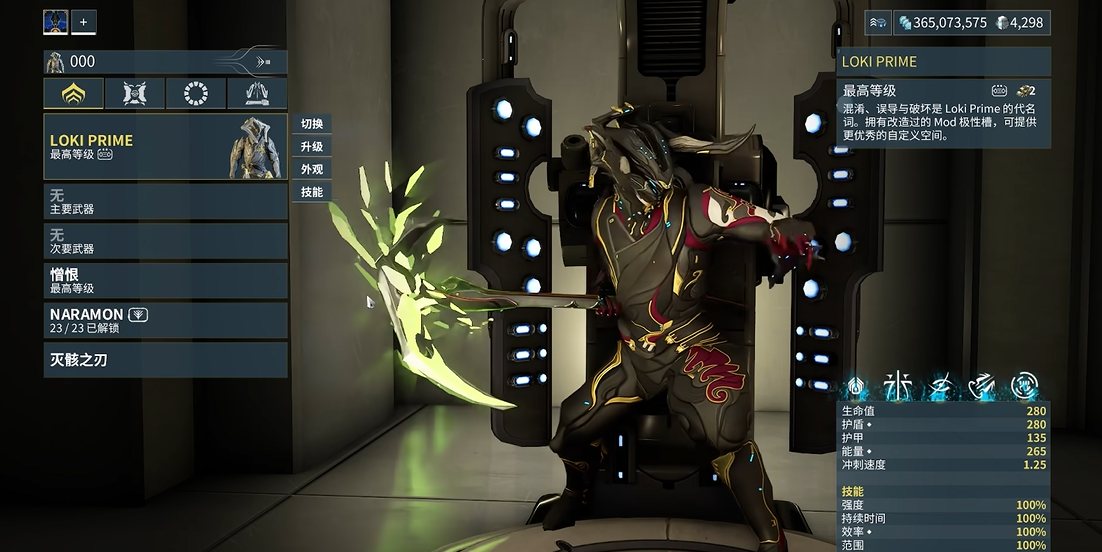Open the NARAMON focus school row
The image size is (1102, 552).
(165, 320)
